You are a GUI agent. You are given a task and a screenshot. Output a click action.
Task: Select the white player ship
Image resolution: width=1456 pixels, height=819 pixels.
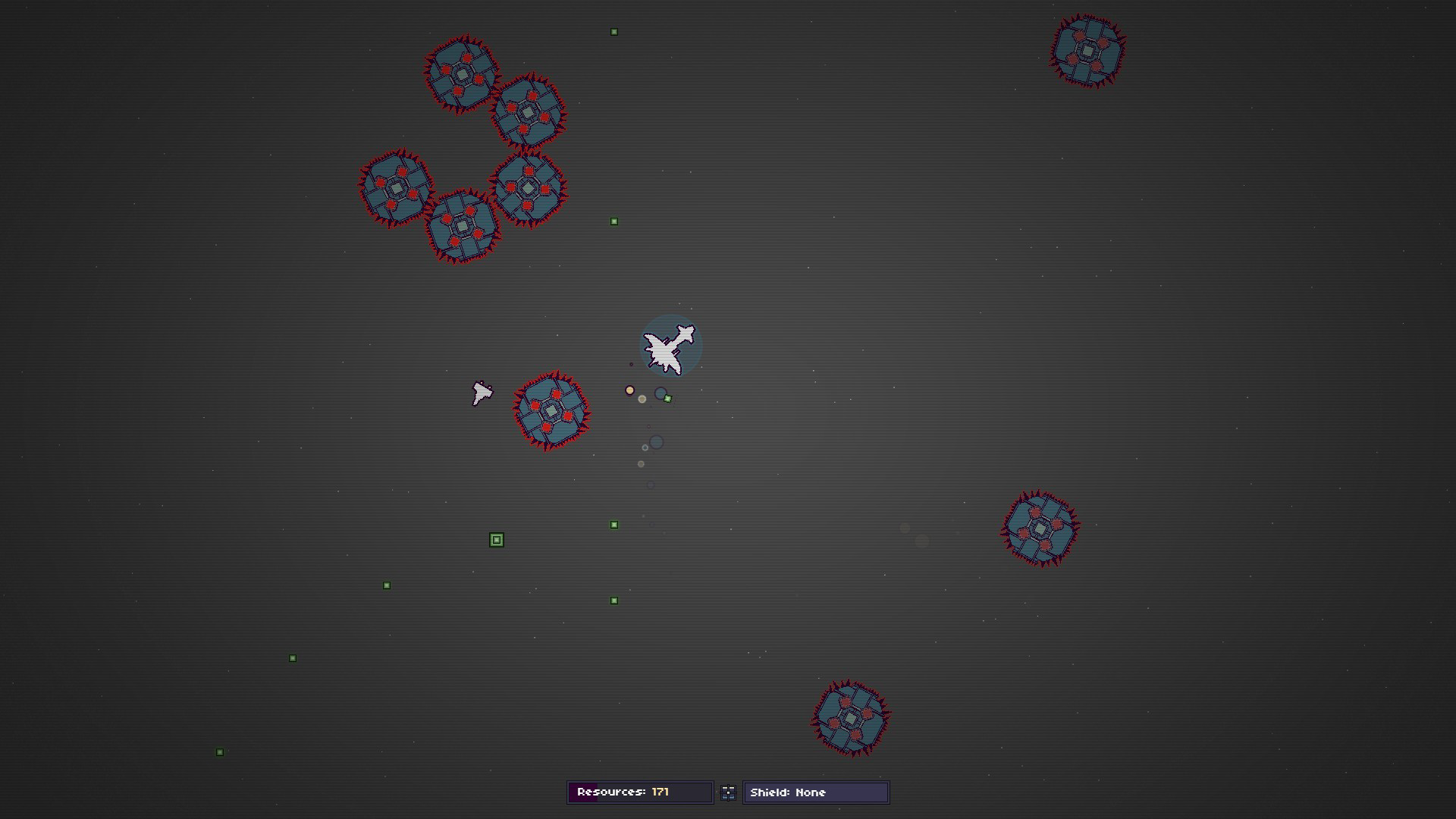click(x=670, y=349)
